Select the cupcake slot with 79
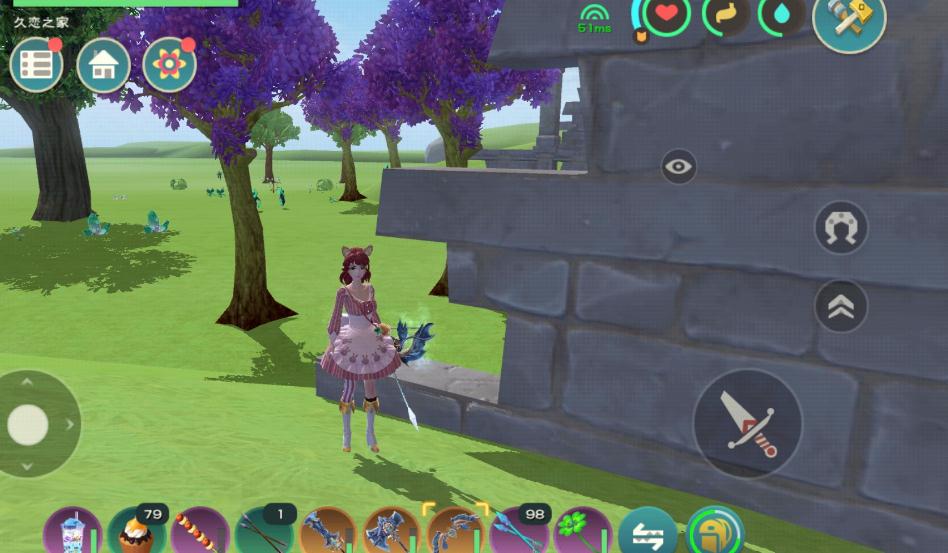Viewport: 948px width, 553px height. 136,531
